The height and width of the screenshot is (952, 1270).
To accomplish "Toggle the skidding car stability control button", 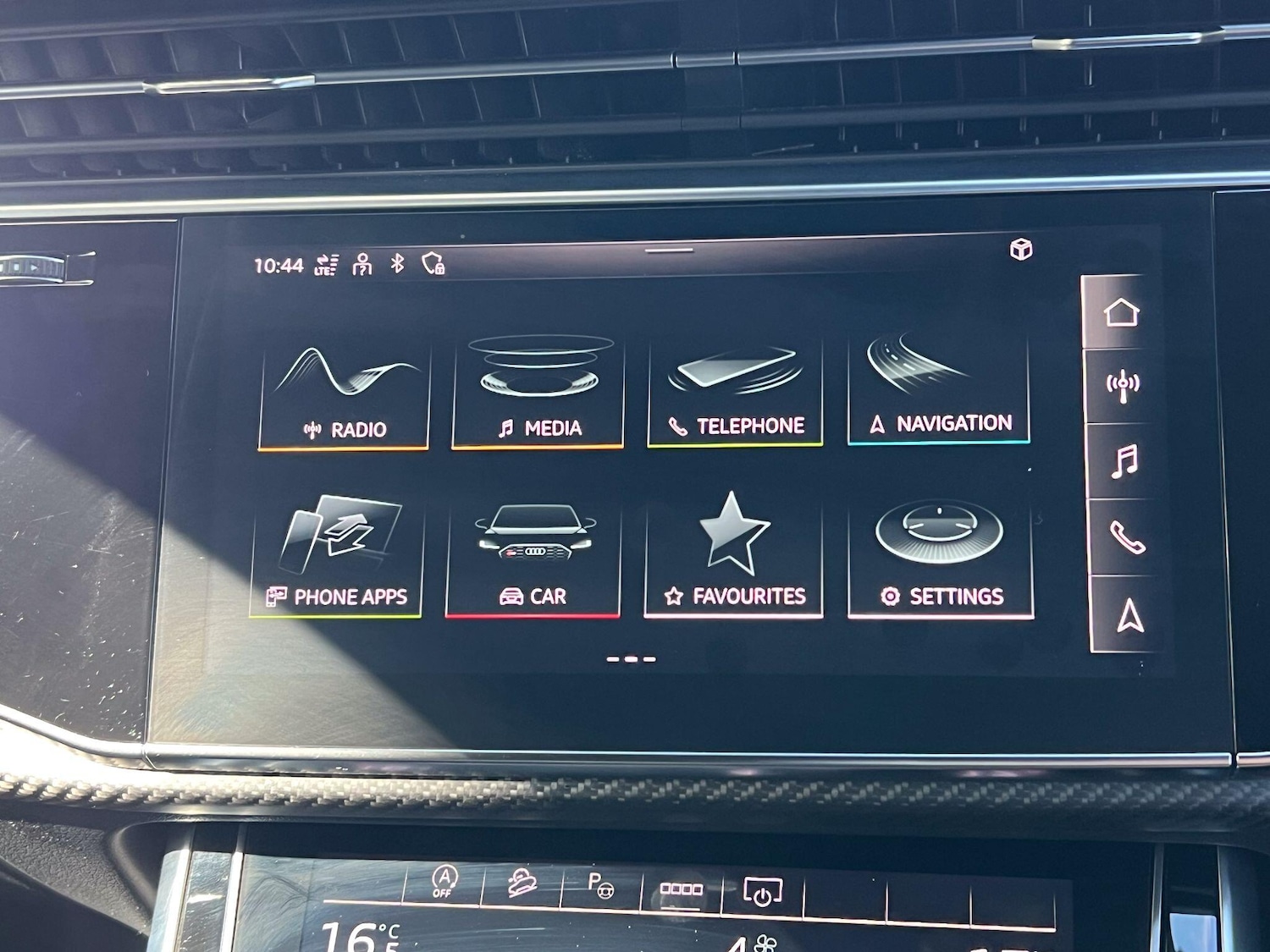I will (522, 884).
